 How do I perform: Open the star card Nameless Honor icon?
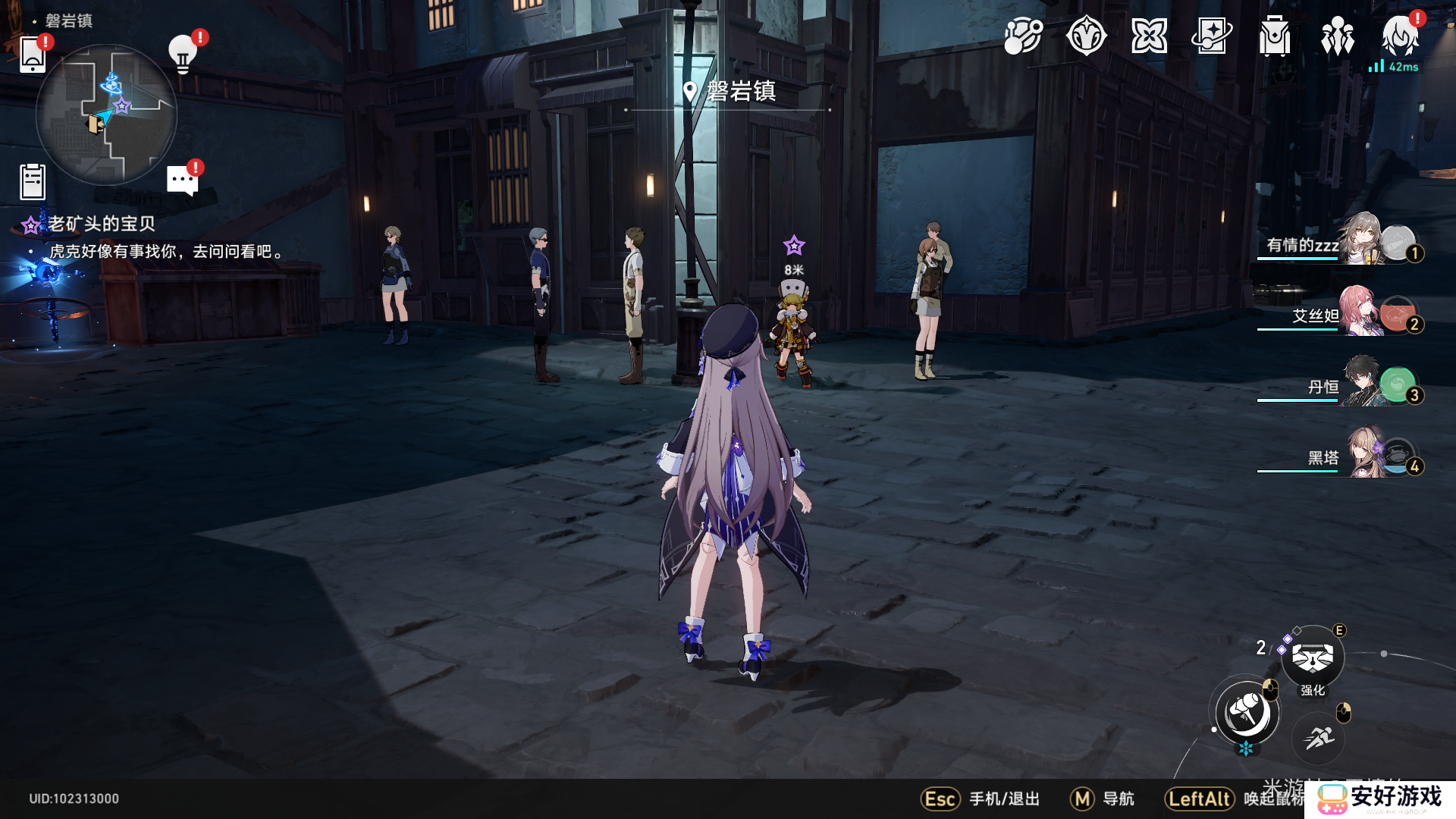1212,36
